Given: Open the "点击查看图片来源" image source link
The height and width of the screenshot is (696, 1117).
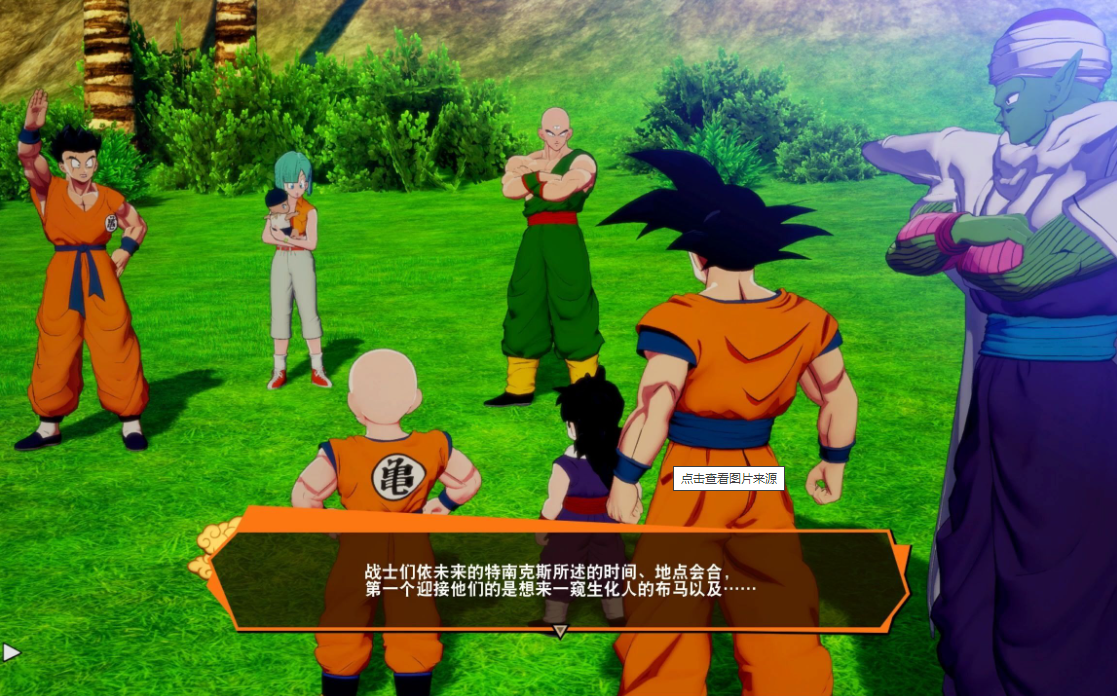Looking at the screenshot, I should [728, 479].
